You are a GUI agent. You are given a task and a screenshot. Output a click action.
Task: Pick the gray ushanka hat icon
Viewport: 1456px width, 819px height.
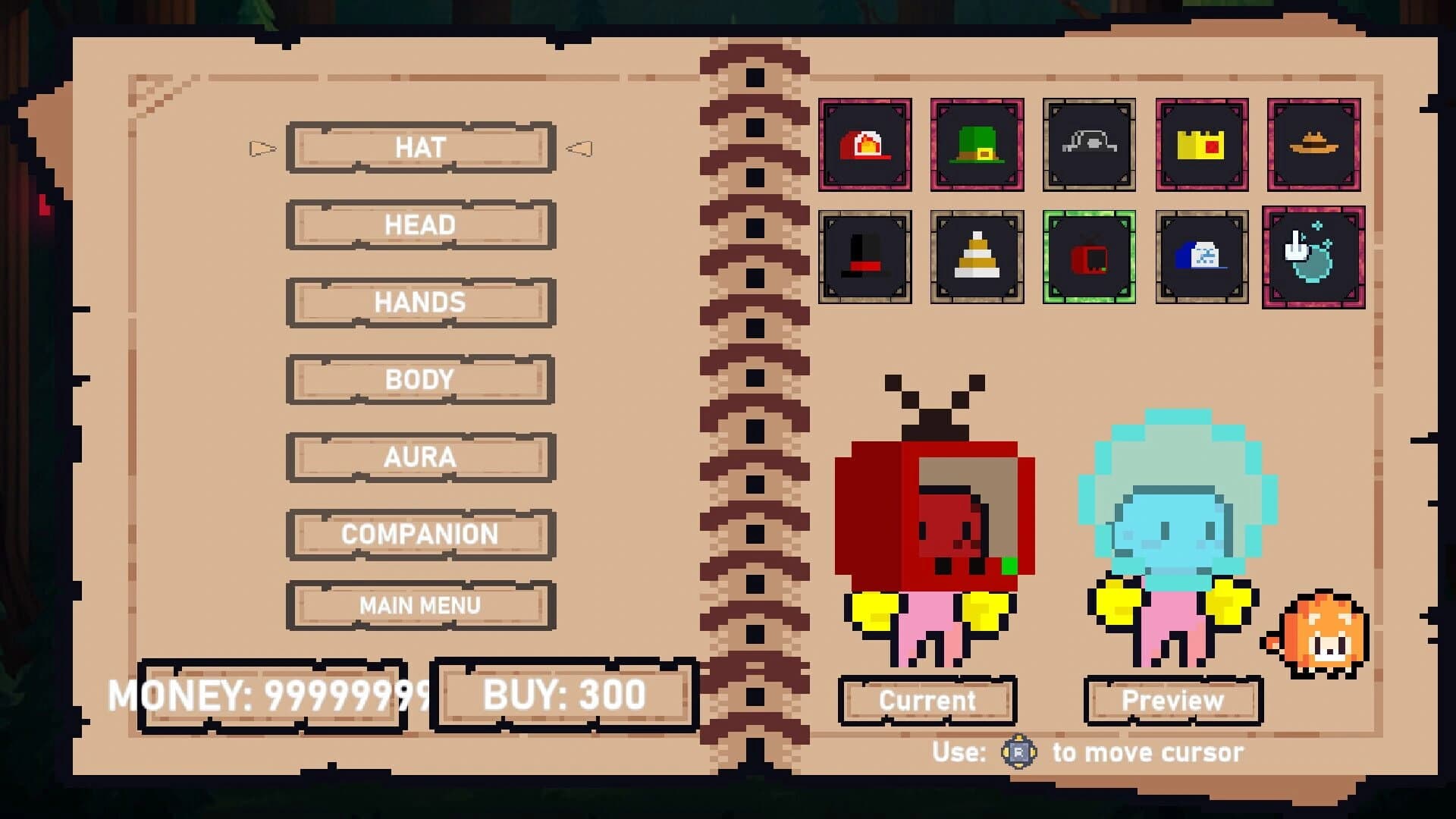(1087, 144)
